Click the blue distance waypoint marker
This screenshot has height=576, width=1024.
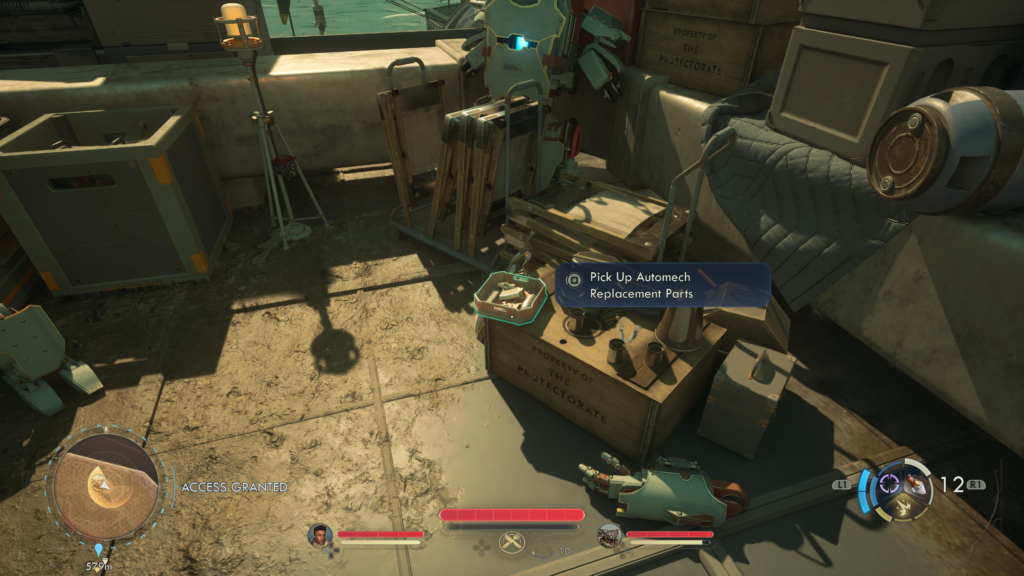pos(99,549)
